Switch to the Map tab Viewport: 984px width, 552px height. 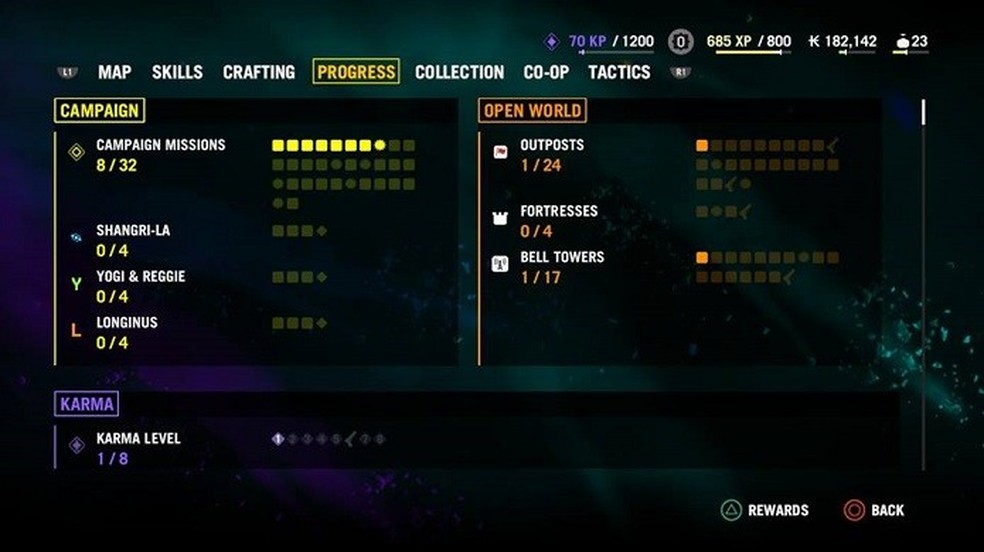pos(115,72)
